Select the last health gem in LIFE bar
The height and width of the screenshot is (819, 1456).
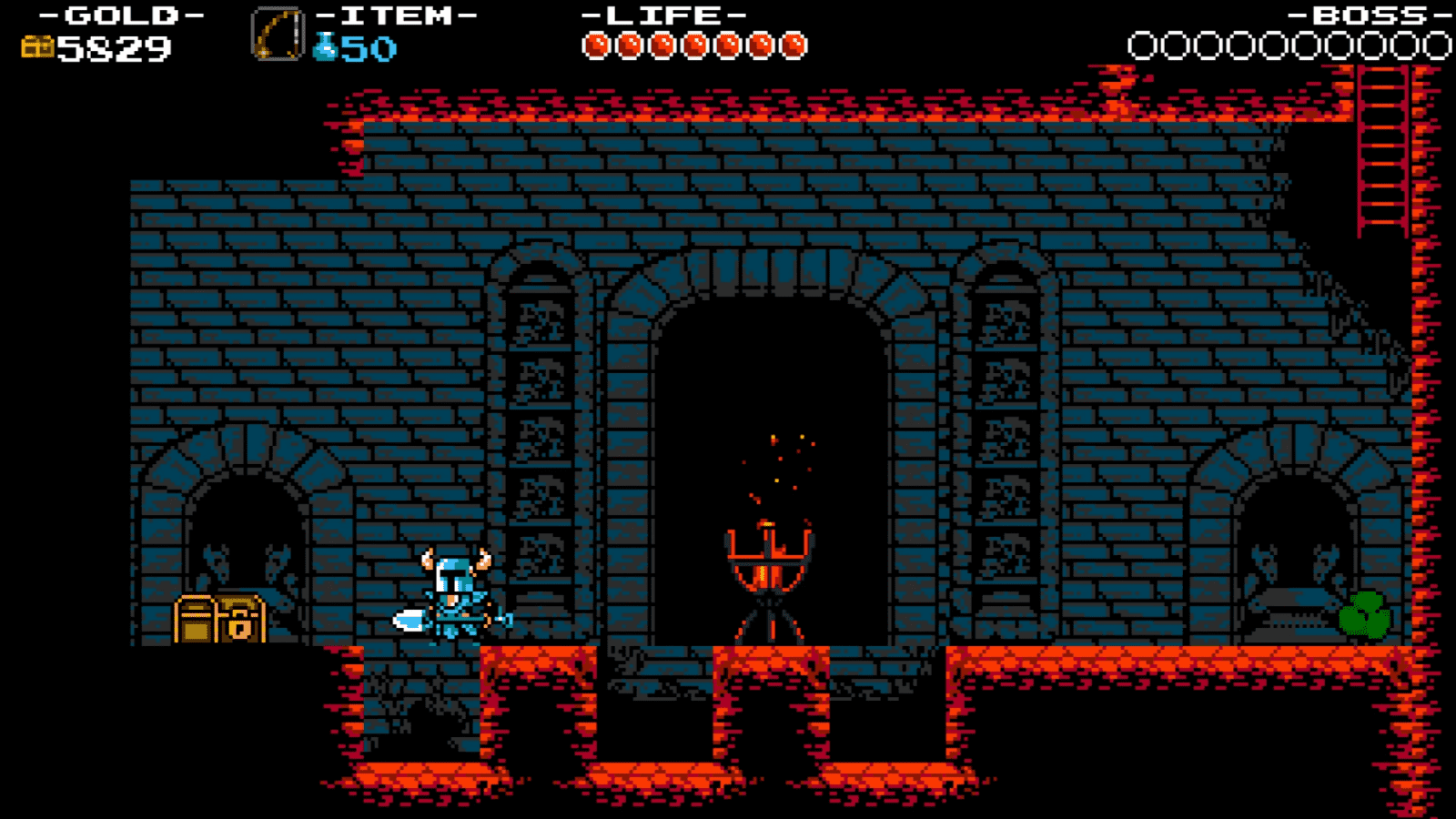click(791, 41)
